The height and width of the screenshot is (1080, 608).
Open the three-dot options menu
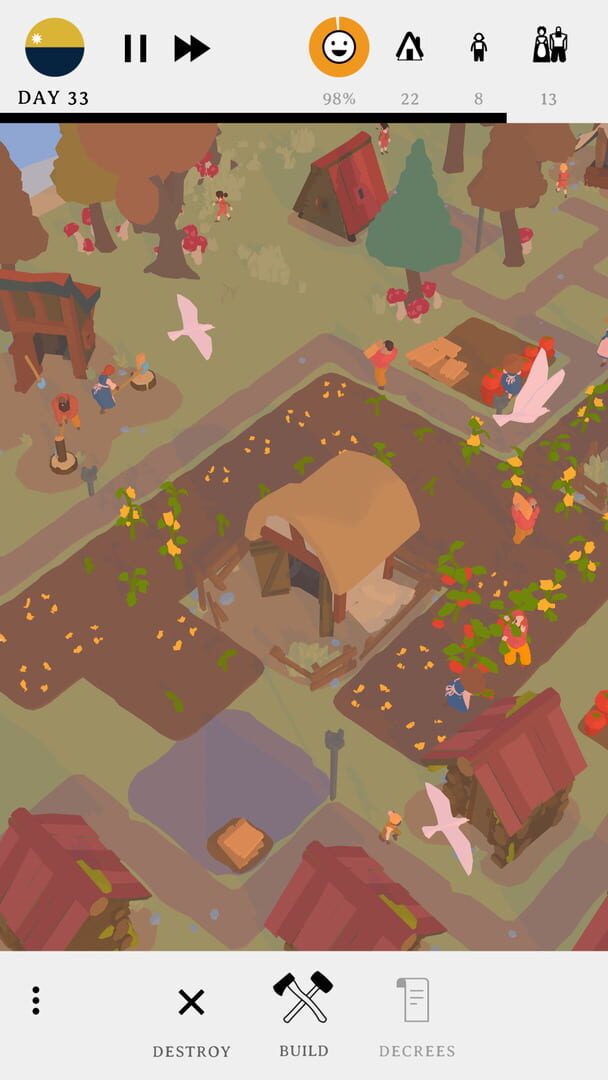pos(36,1000)
